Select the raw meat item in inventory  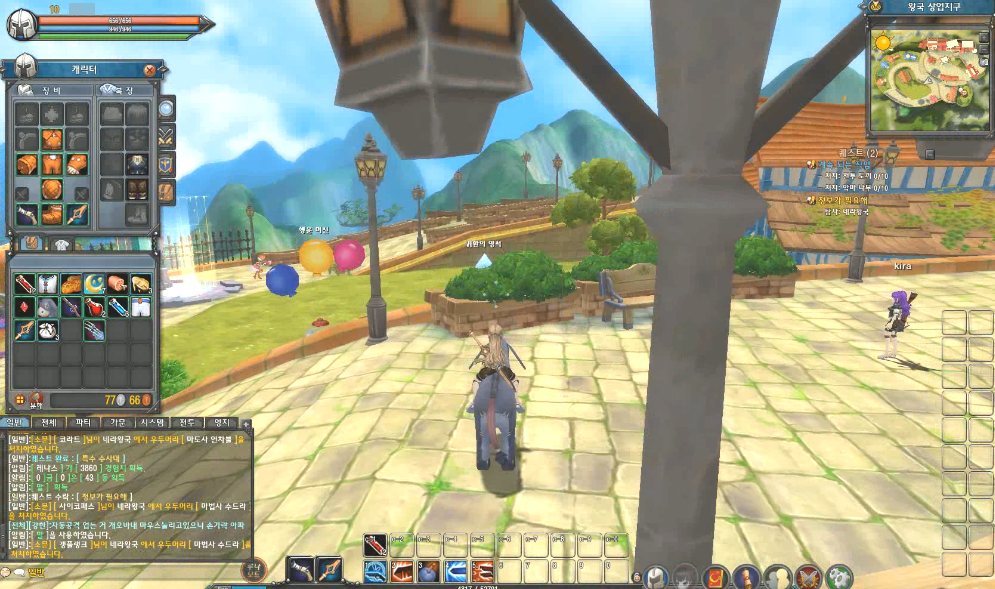(x=118, y=285)
